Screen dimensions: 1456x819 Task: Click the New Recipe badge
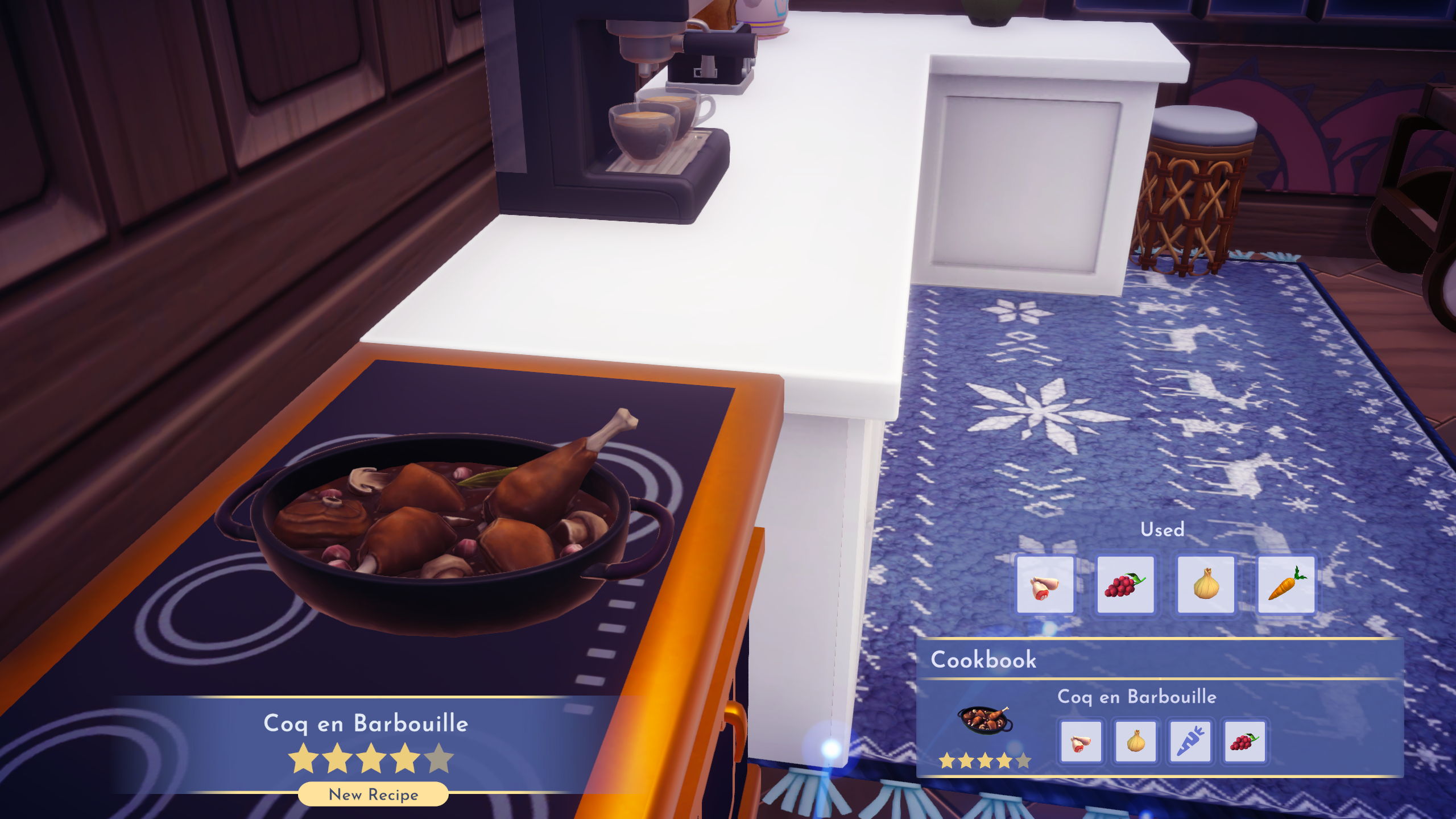(x=373, y=794)
